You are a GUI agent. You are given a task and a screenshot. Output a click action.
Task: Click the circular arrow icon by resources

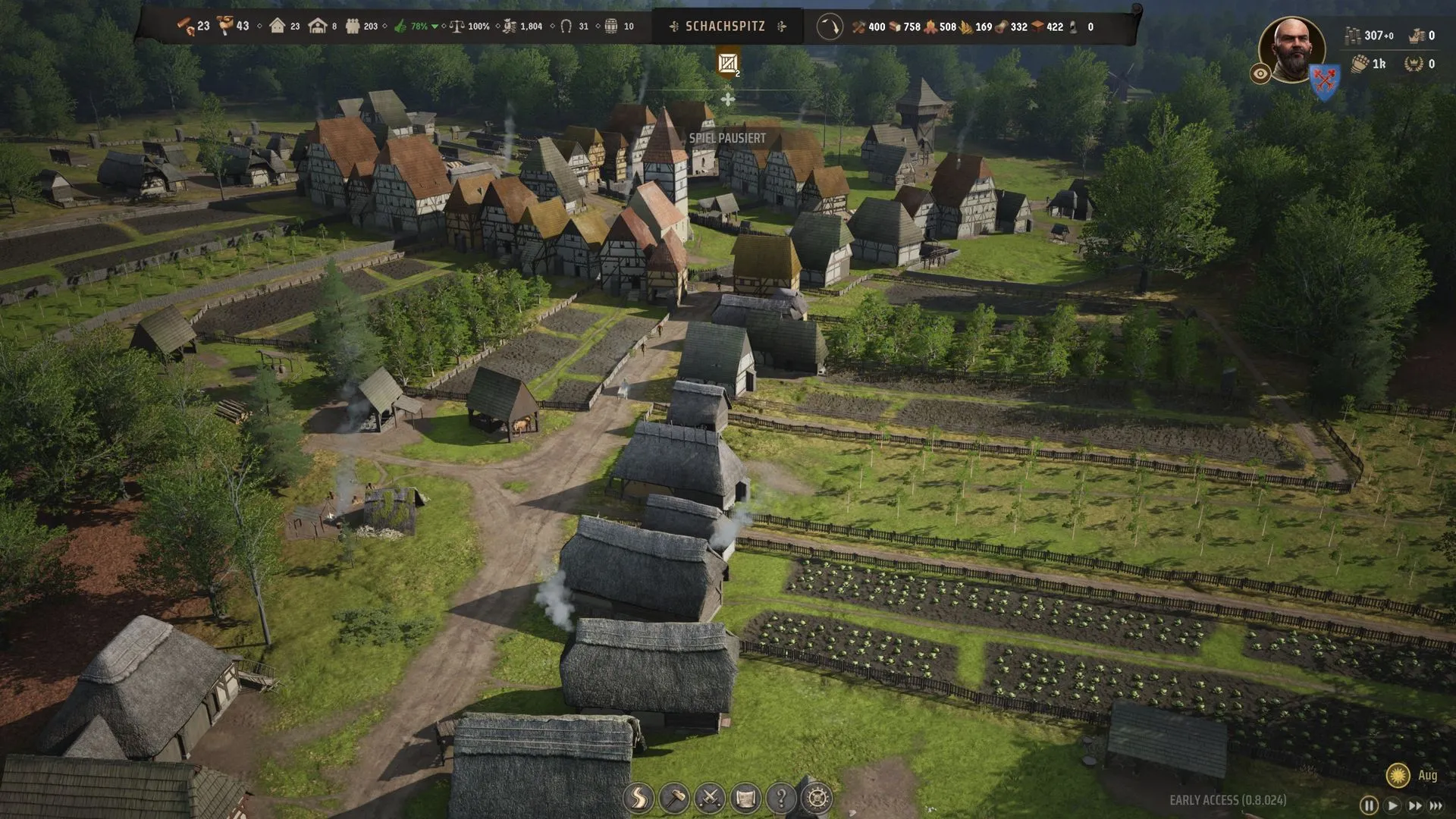pyautogui.click(x=830, y=27)
